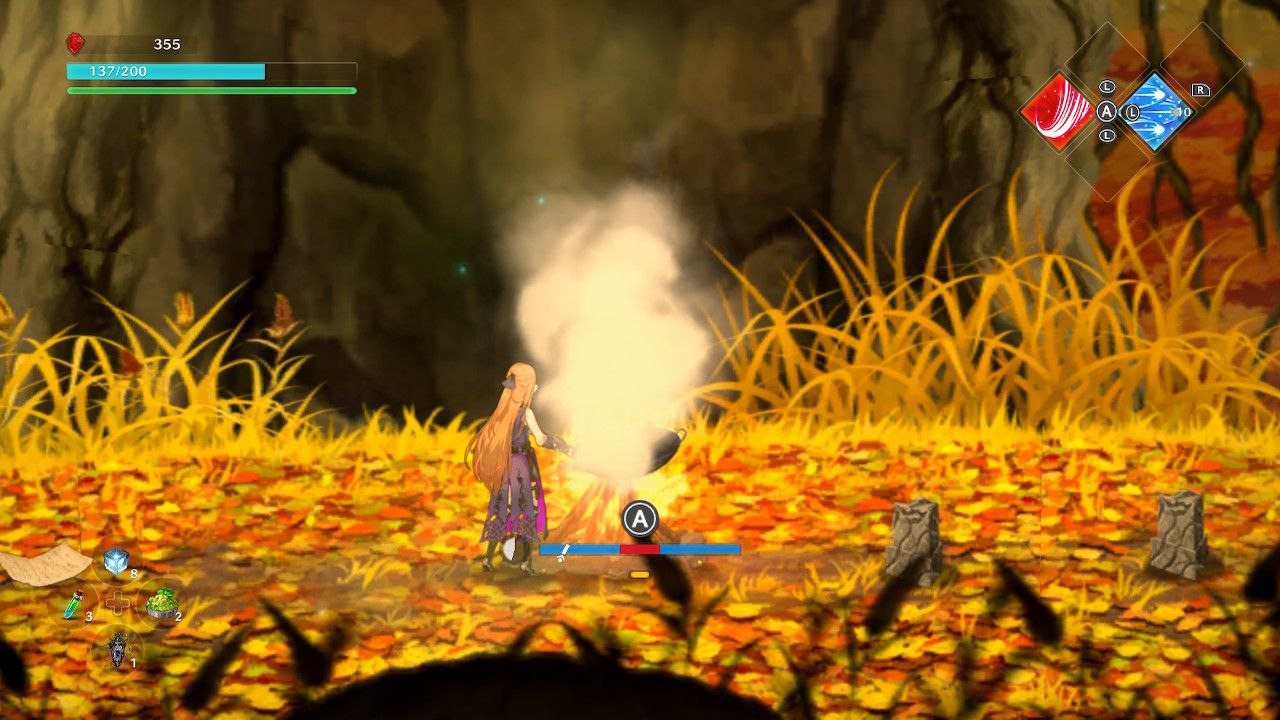Open the parchment map scroll
This screenshot has width=1280, height=720.
pos(45,563)
